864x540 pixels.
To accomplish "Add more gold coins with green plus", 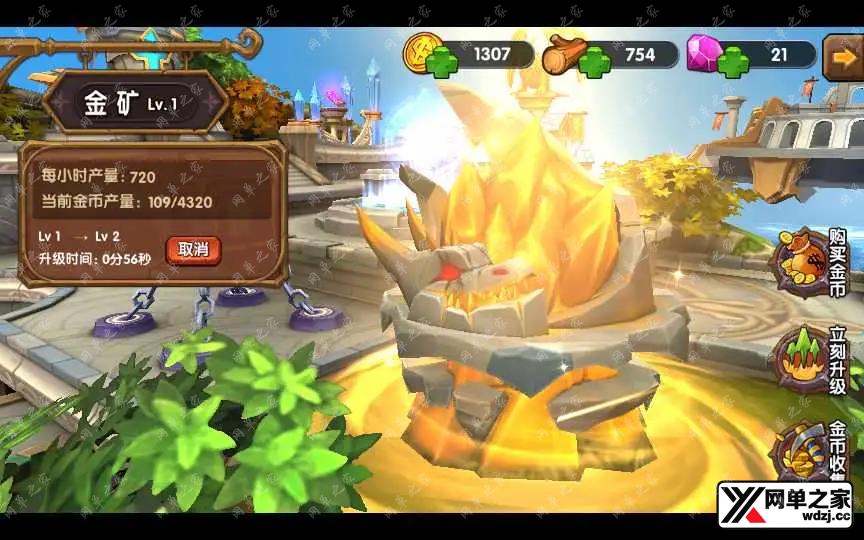I will point(441,63).
